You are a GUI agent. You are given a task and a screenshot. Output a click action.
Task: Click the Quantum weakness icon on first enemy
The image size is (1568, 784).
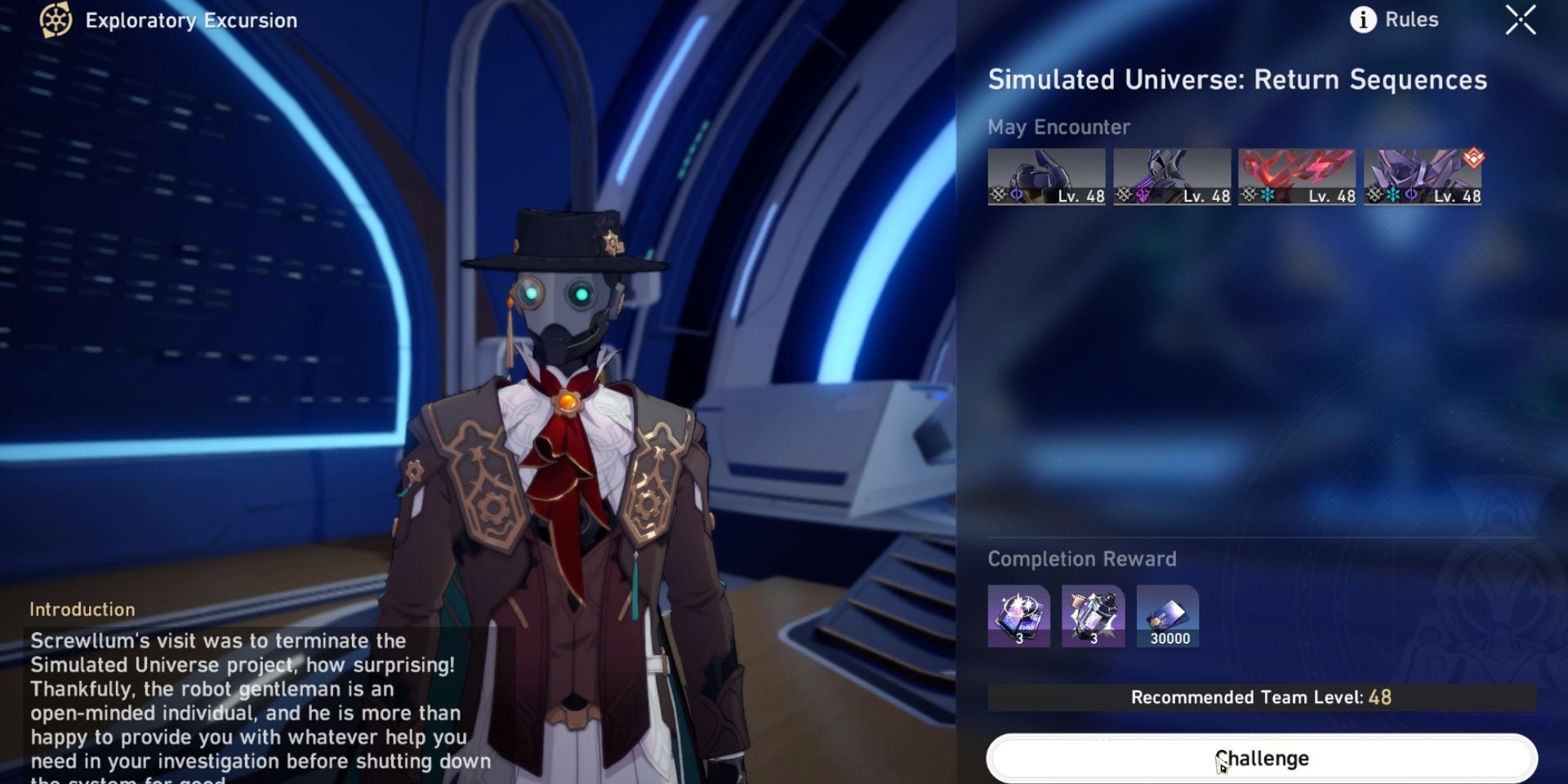click(x=1015, y=194)
